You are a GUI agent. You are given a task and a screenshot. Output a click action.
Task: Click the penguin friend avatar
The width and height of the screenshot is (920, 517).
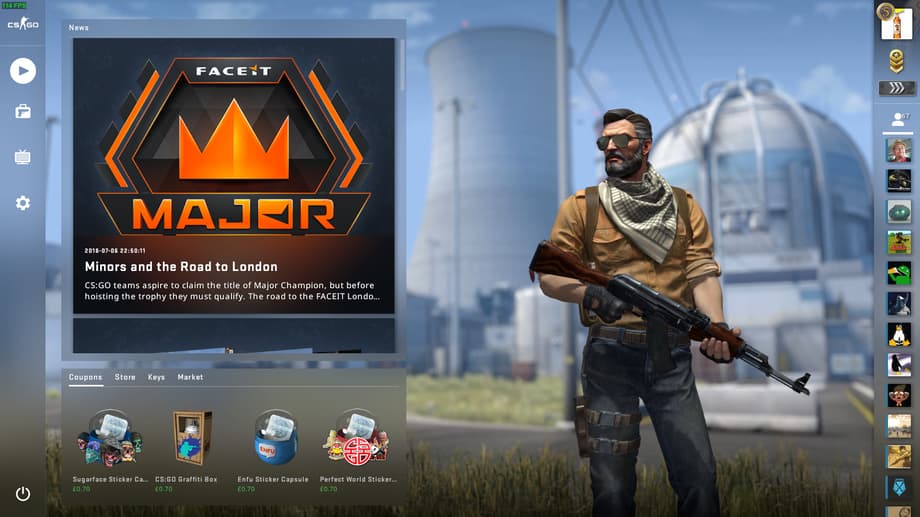[x=898, y=335]
